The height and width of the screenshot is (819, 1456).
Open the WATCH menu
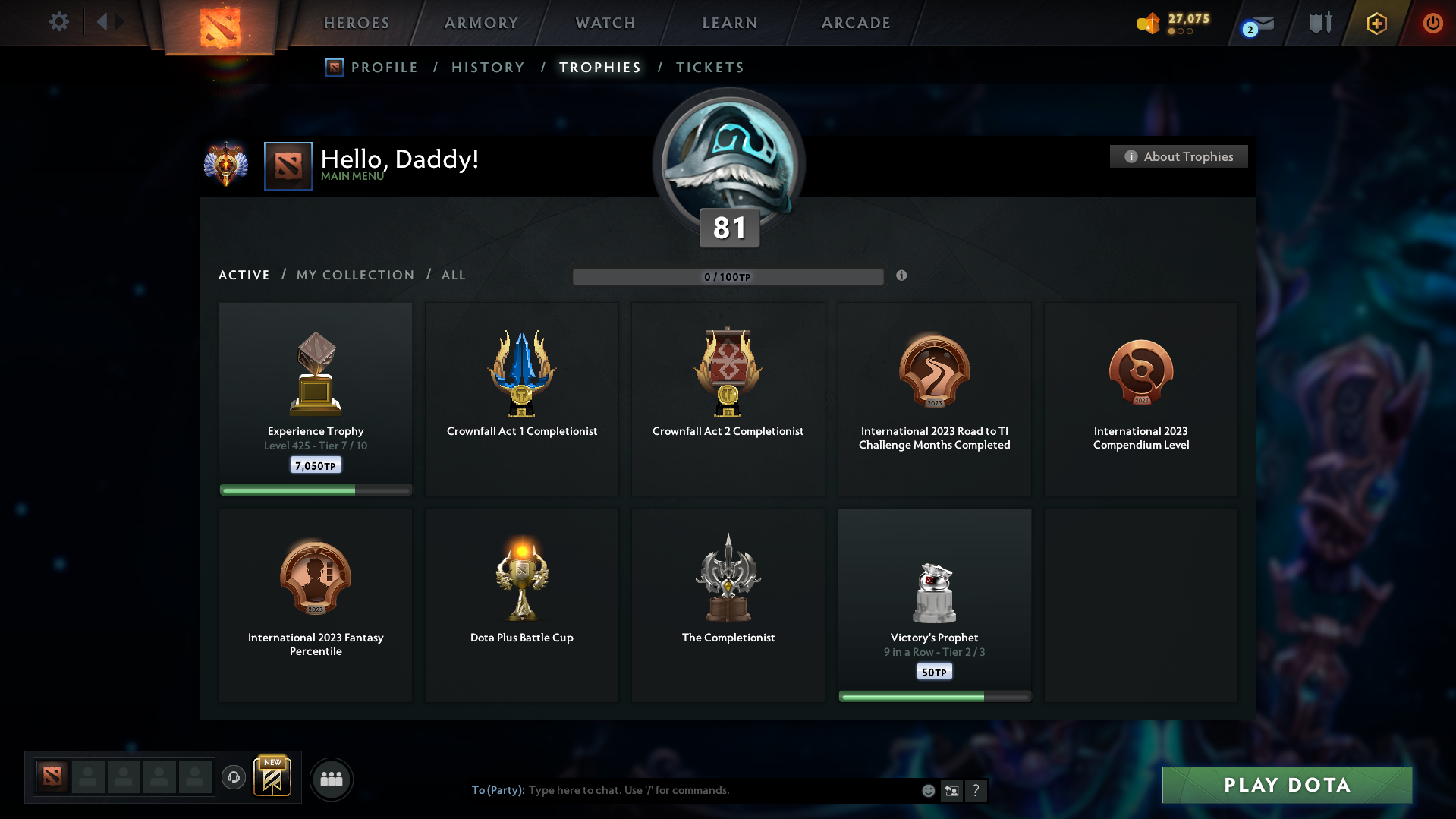coord(605,23)
